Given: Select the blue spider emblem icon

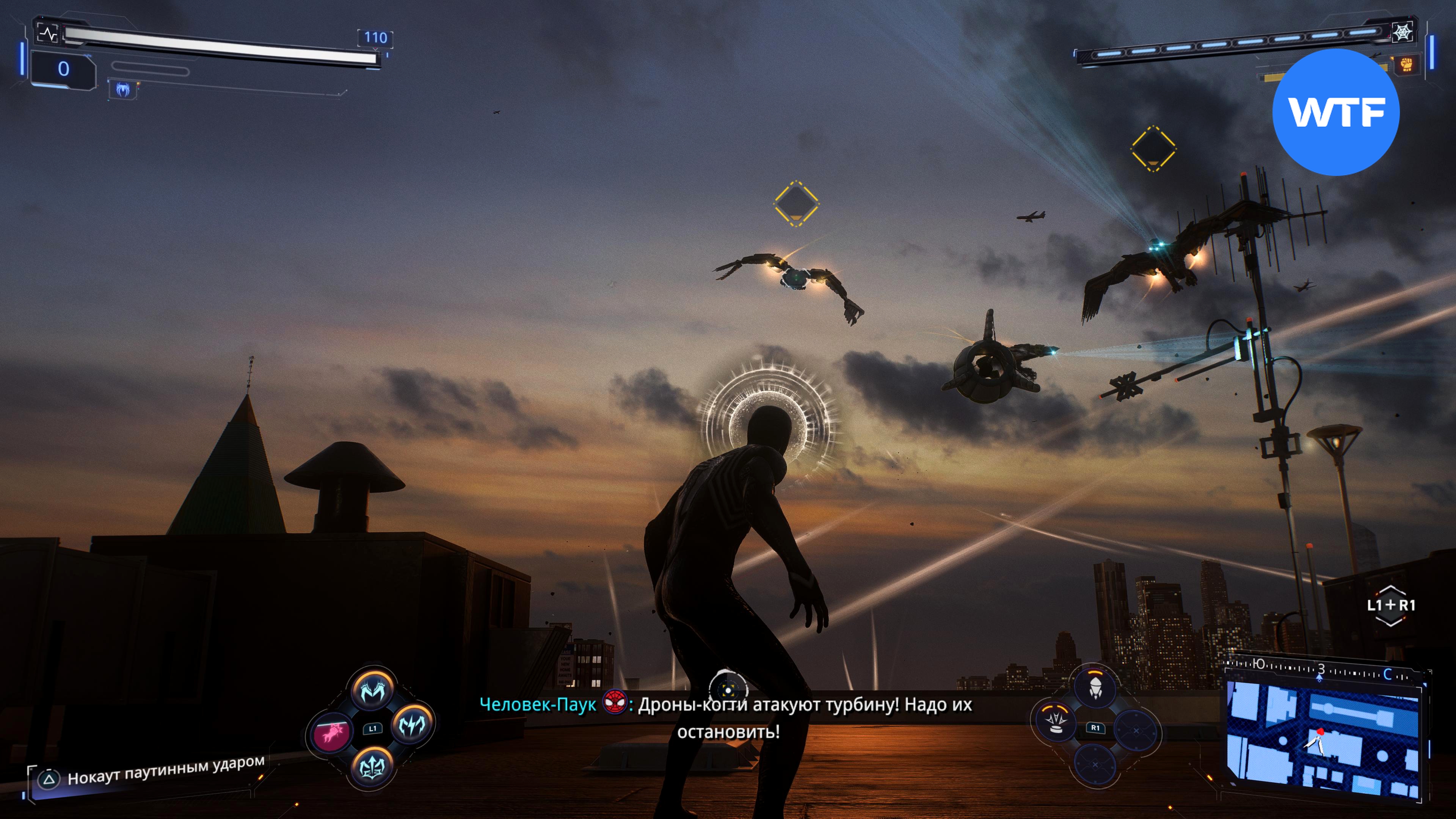Looking at the screenshot, I should tap(122, 89).
